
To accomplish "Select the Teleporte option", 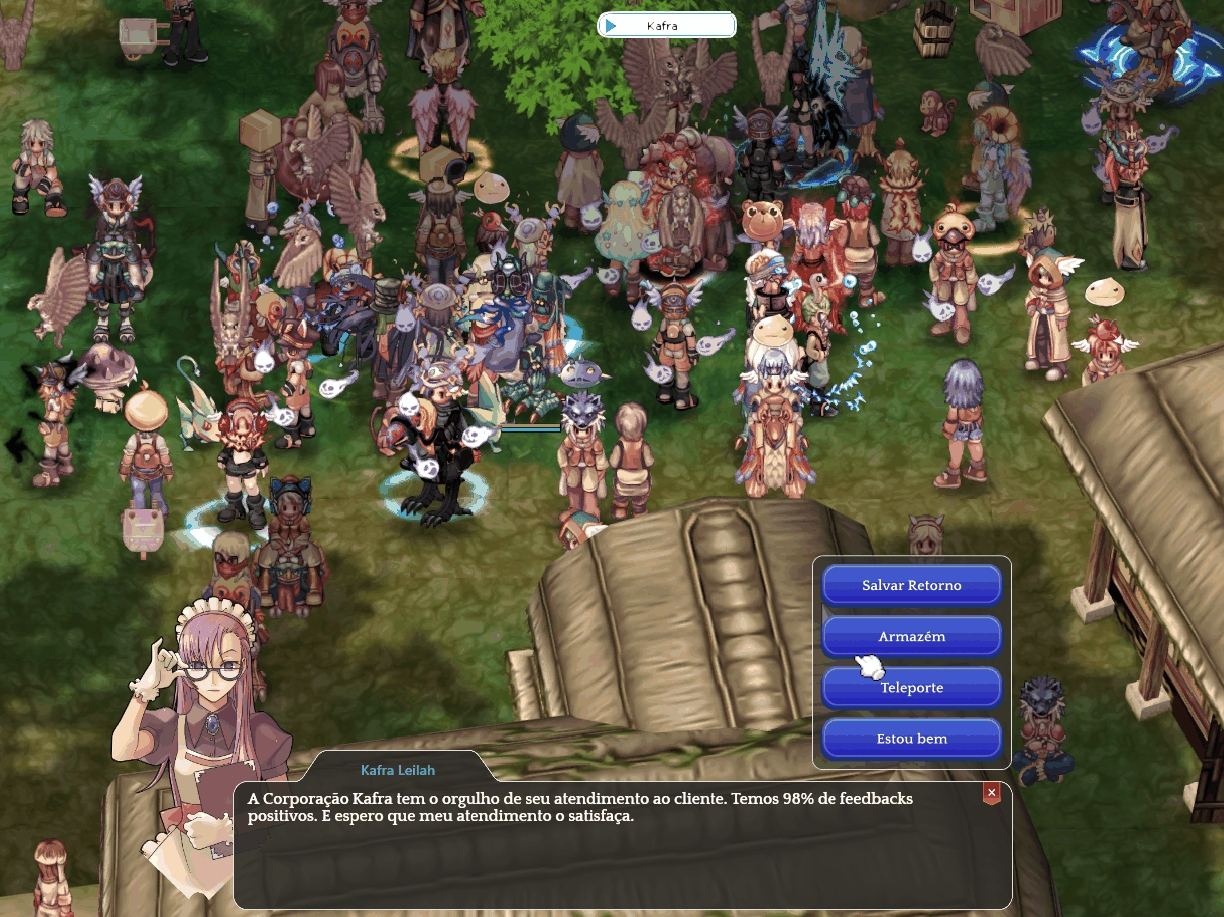I will [x=911, y=688].
